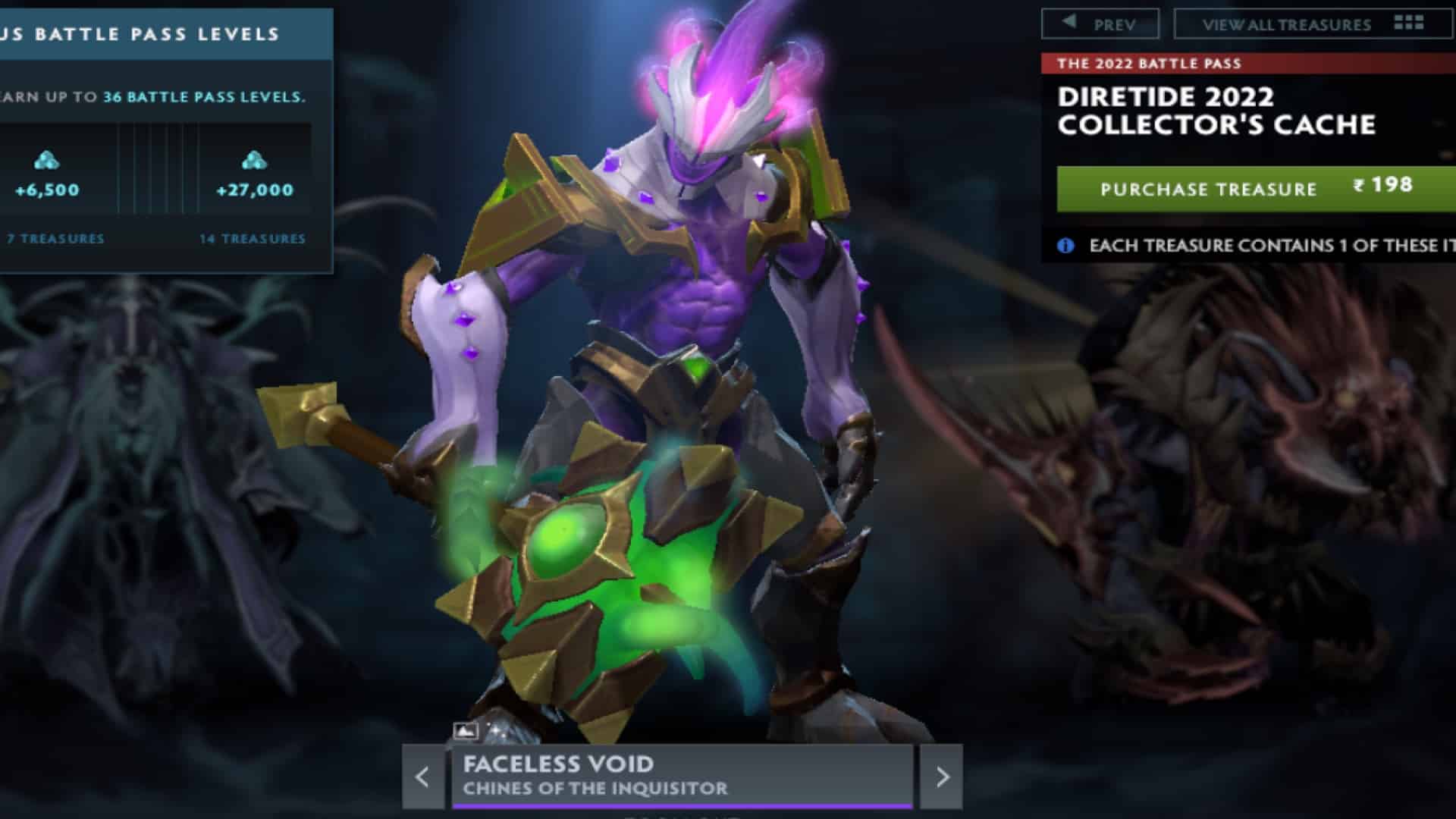Click the left arrow icon inside the Prev button
1456x819 pixels.
point(1068,23)
